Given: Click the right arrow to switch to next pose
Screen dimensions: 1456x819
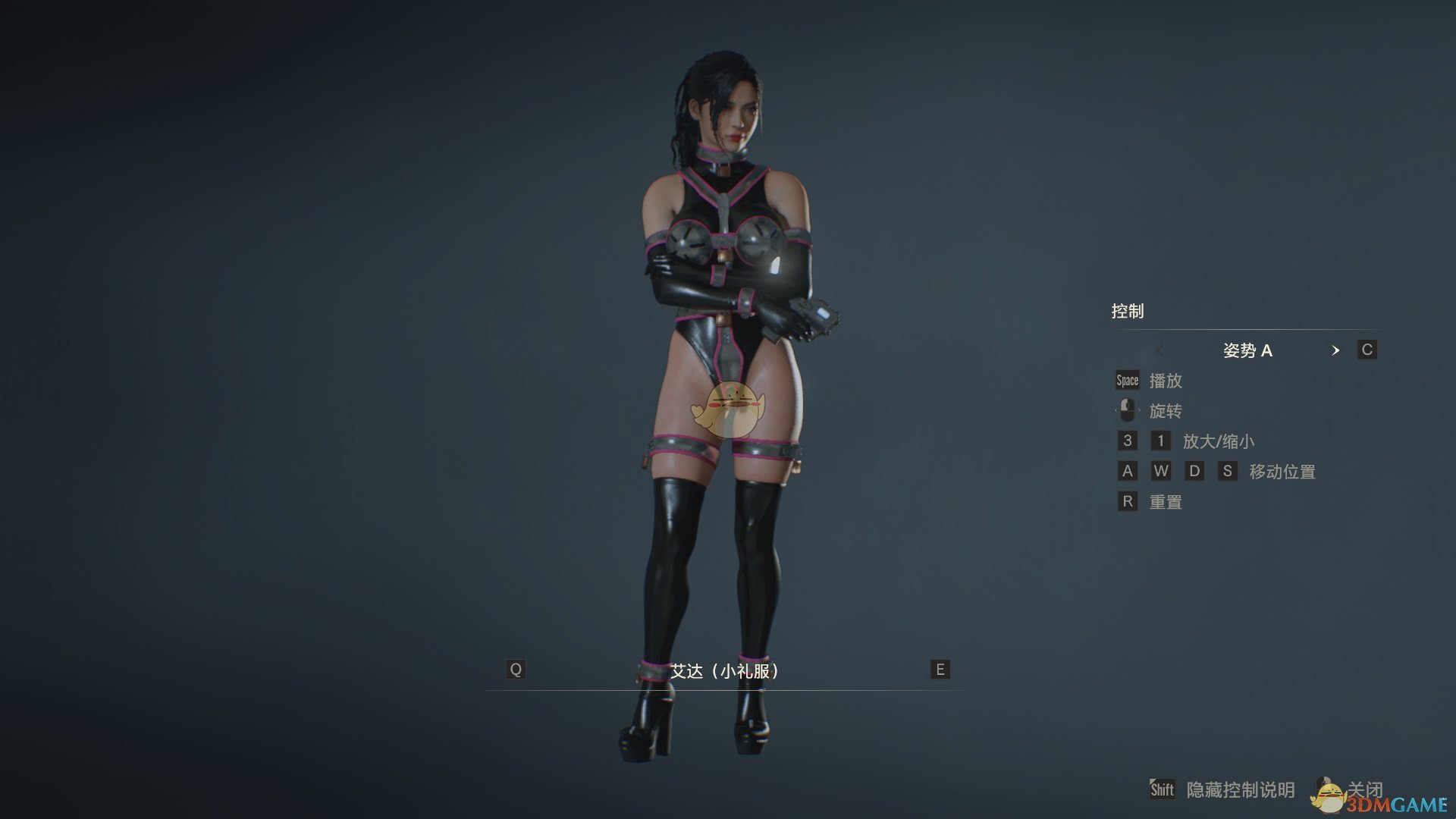Looking at the screenshot, I should click(1336, 350).
